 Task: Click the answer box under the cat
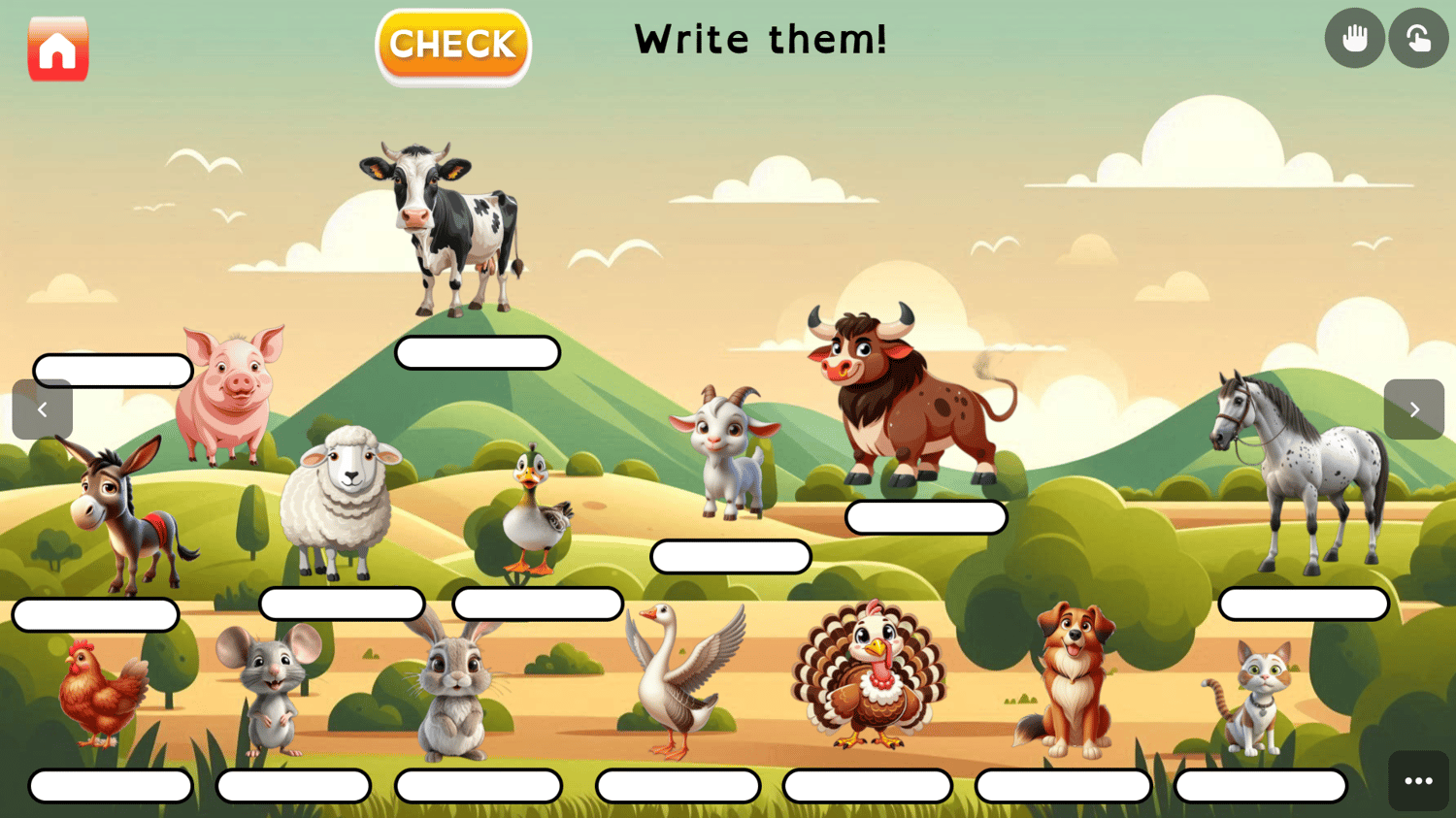click(1260, 786)
